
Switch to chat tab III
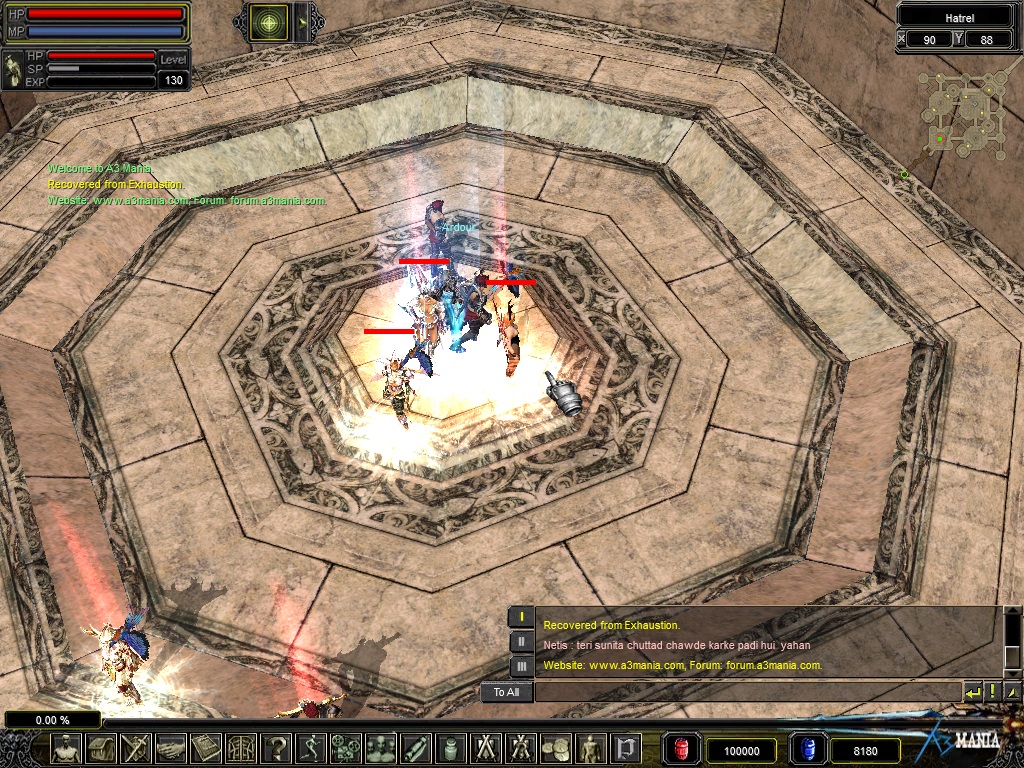point(521,666)
